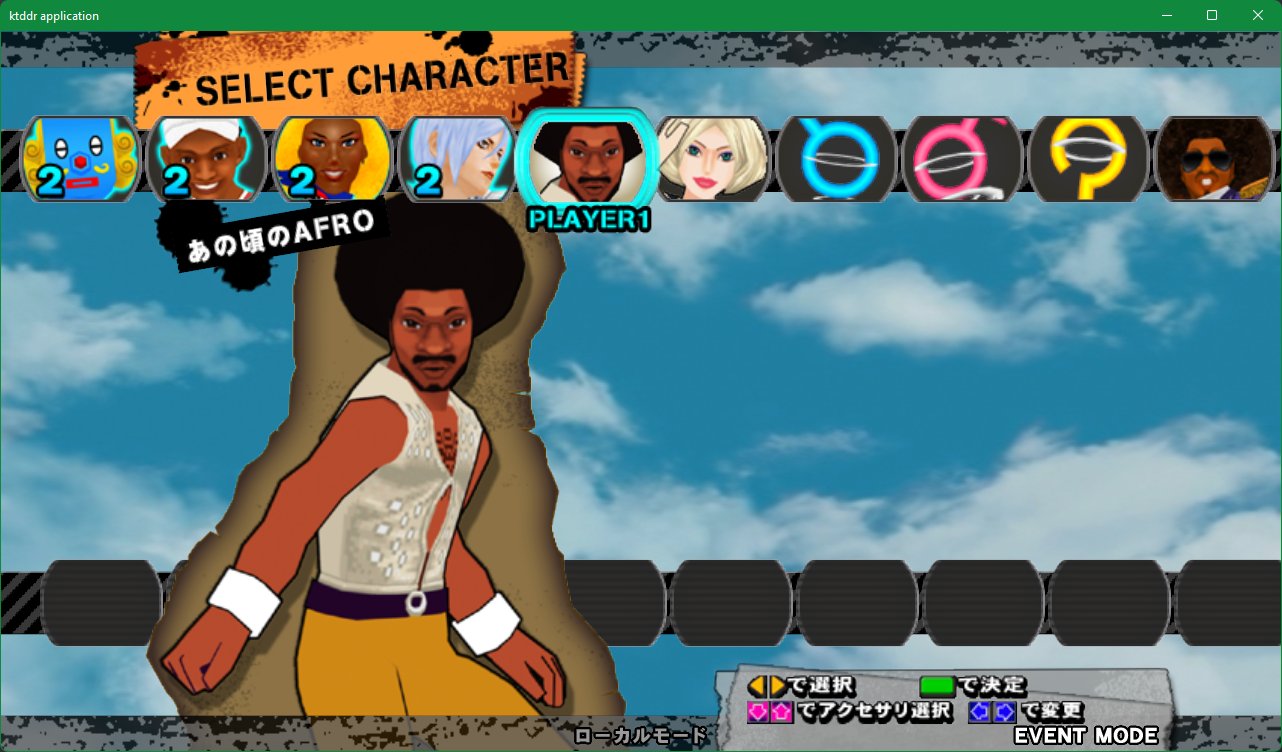This screenshot has height=752, width=1282.
Task: Select the yellow ring symbol character
Action: point(1089,158)
